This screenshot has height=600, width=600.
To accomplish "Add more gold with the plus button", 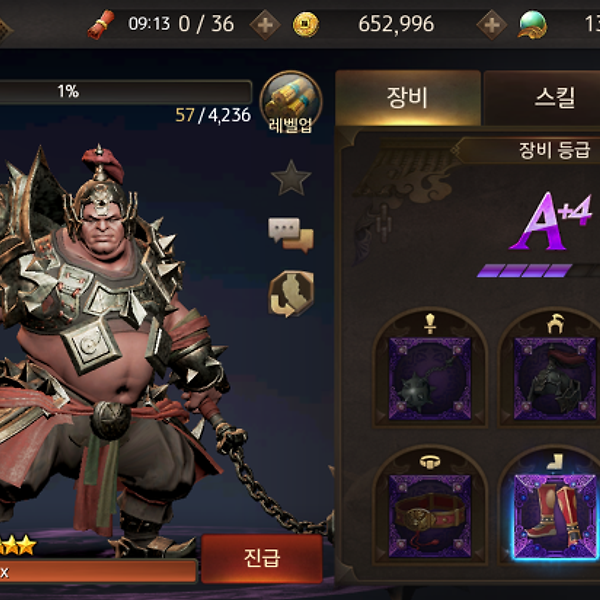I will 491,24.
